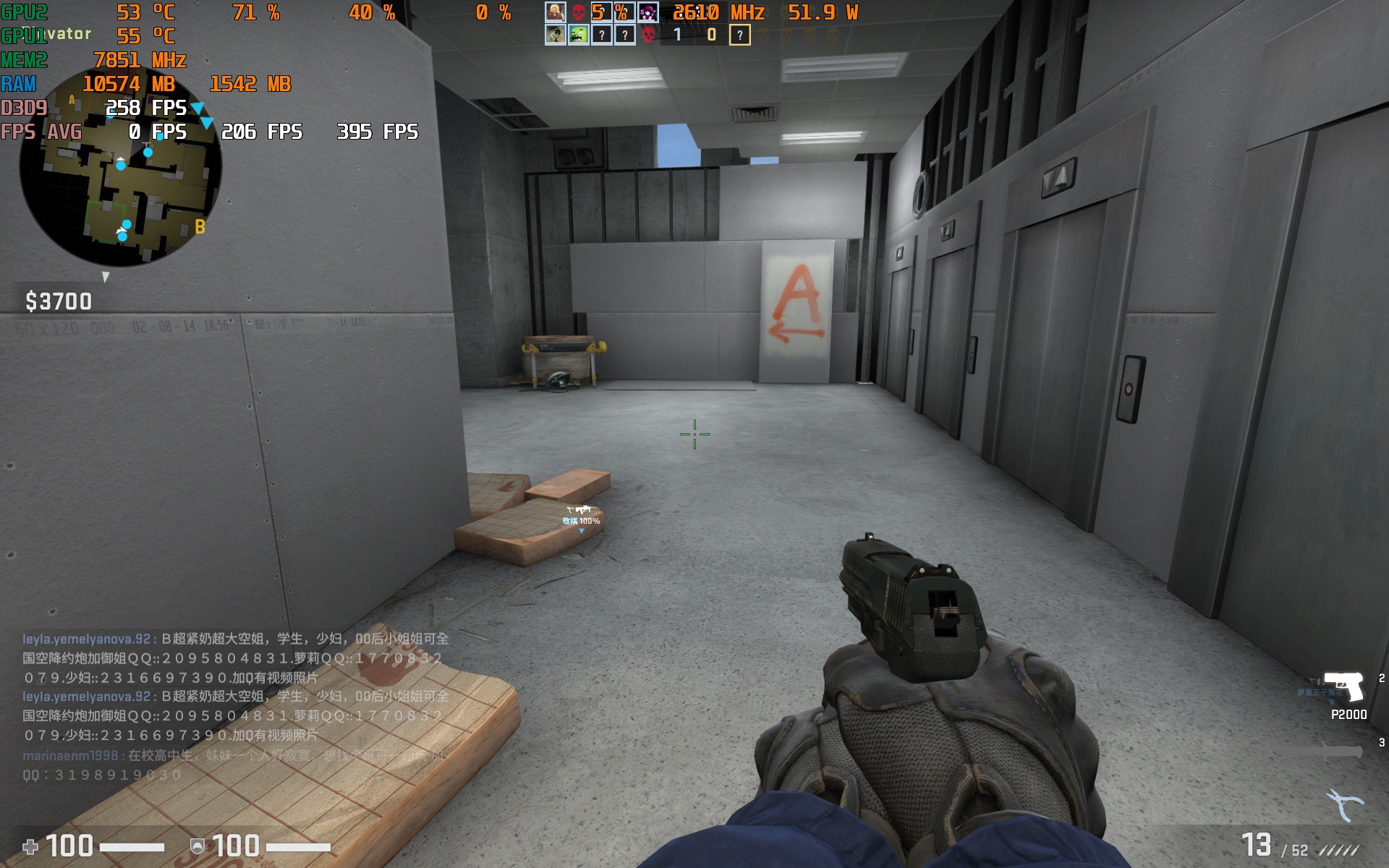Click the purple-haired avatar on enemy team

649,12
